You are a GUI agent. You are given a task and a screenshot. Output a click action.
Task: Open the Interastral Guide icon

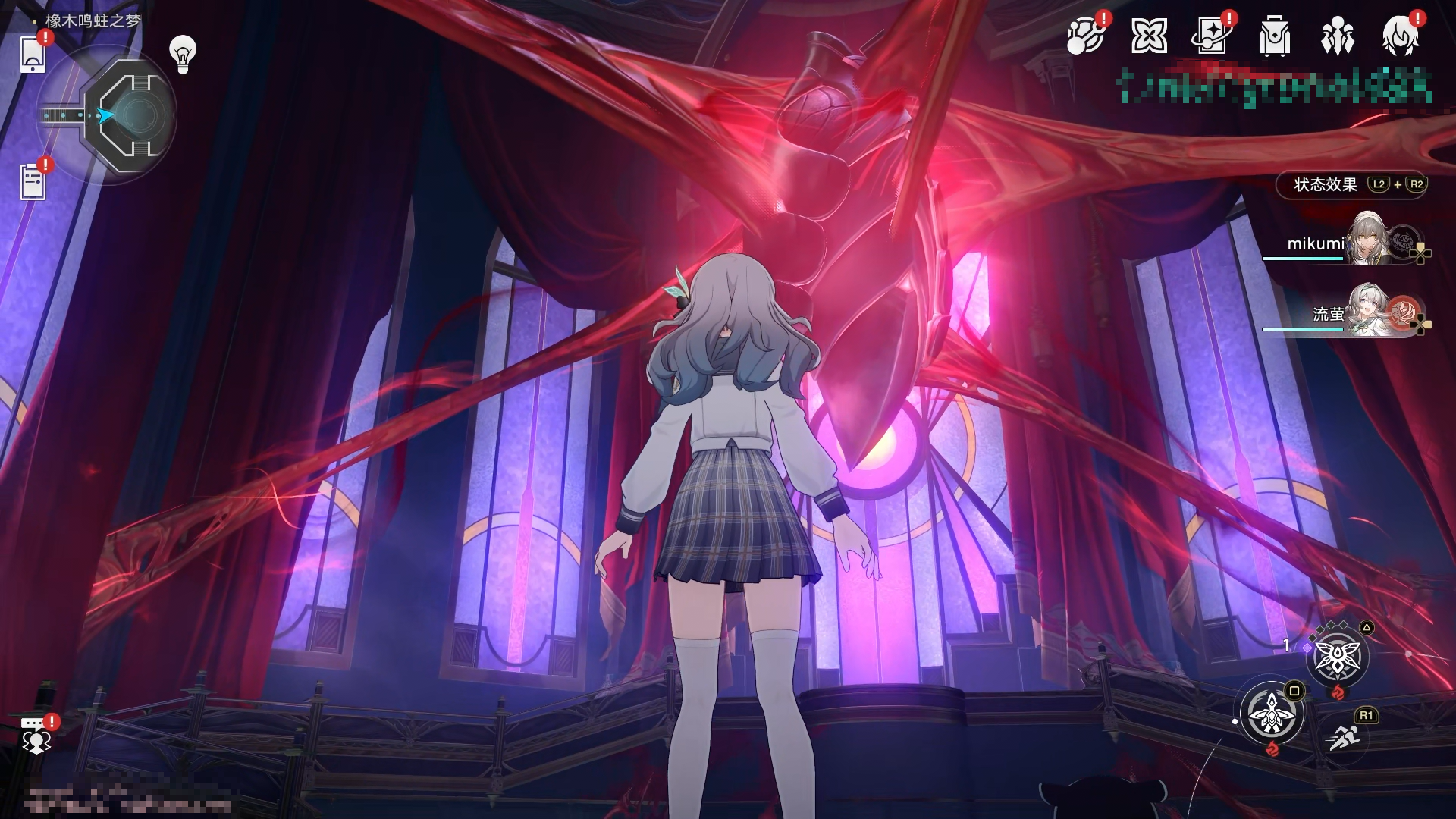(1086, 36)
